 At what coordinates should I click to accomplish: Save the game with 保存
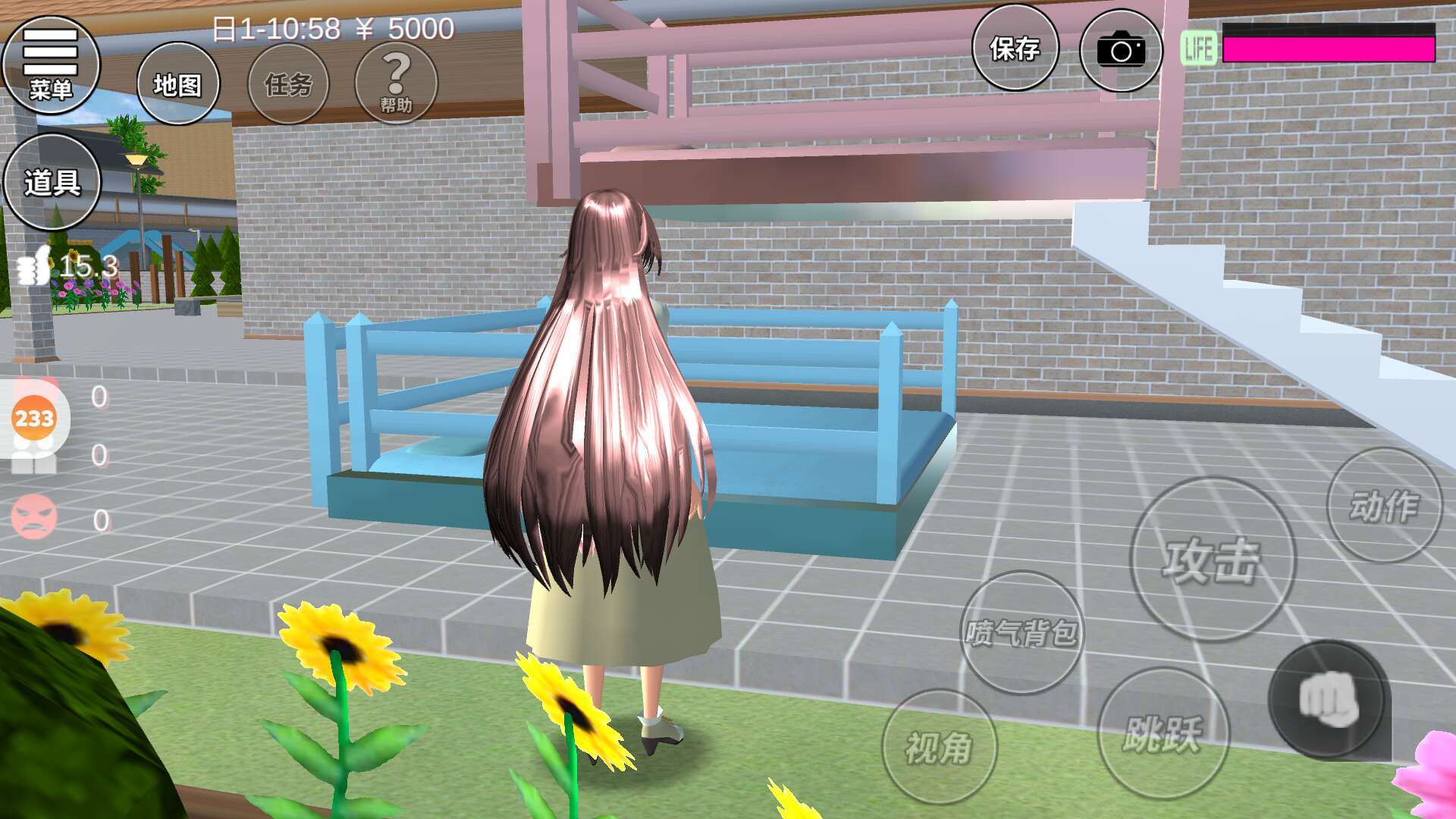click(x=1015, y=49)
